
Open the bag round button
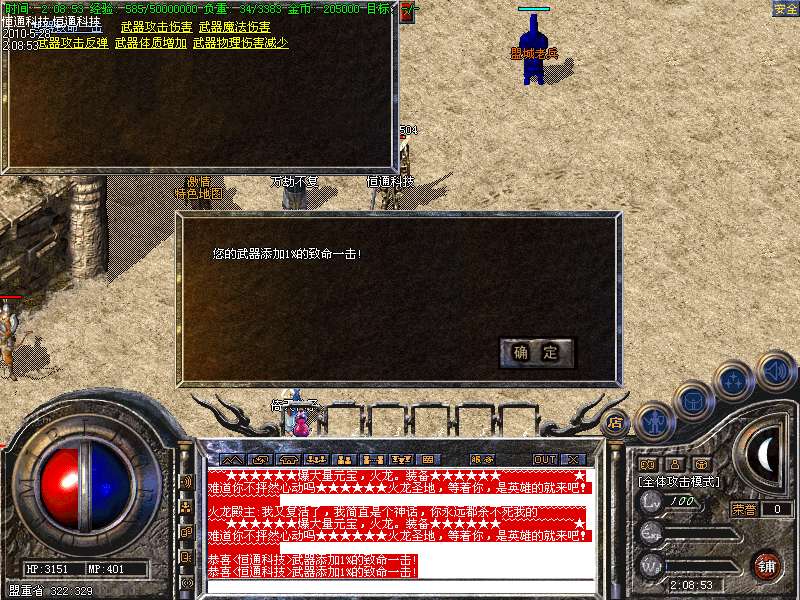point(693,400)
